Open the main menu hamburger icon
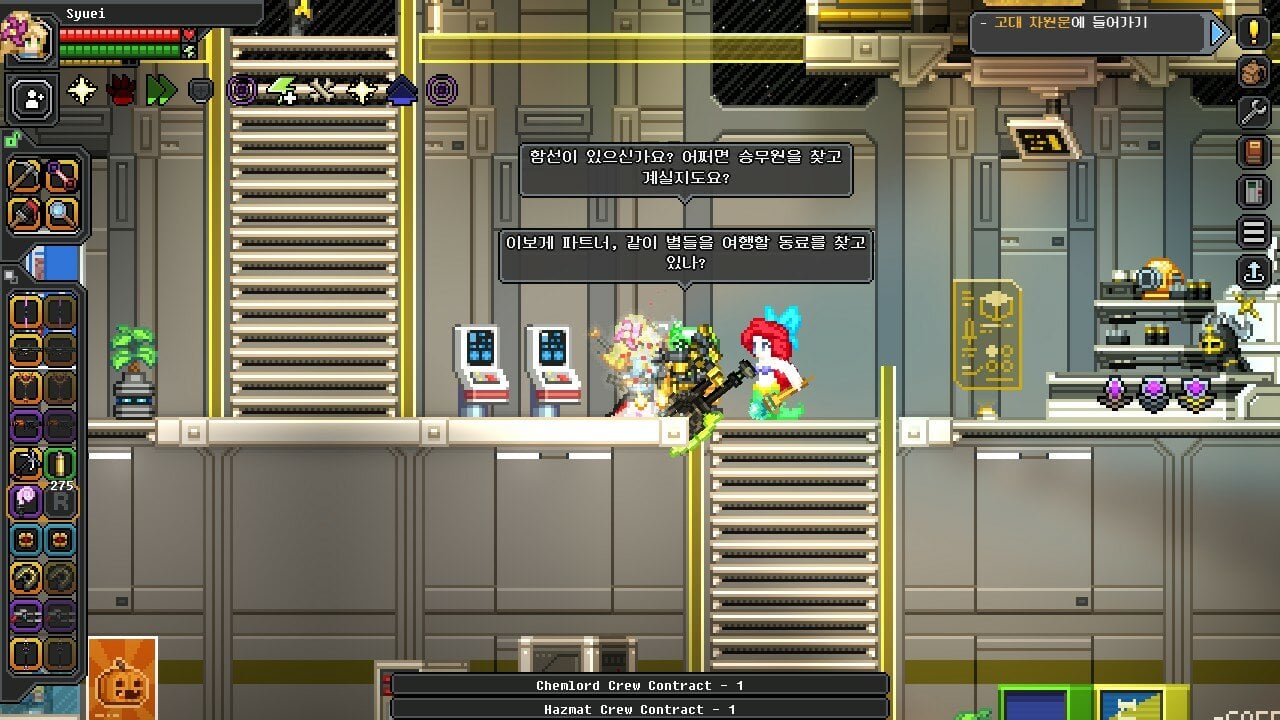1280x720 pixels. click(x=1254, y=232)
